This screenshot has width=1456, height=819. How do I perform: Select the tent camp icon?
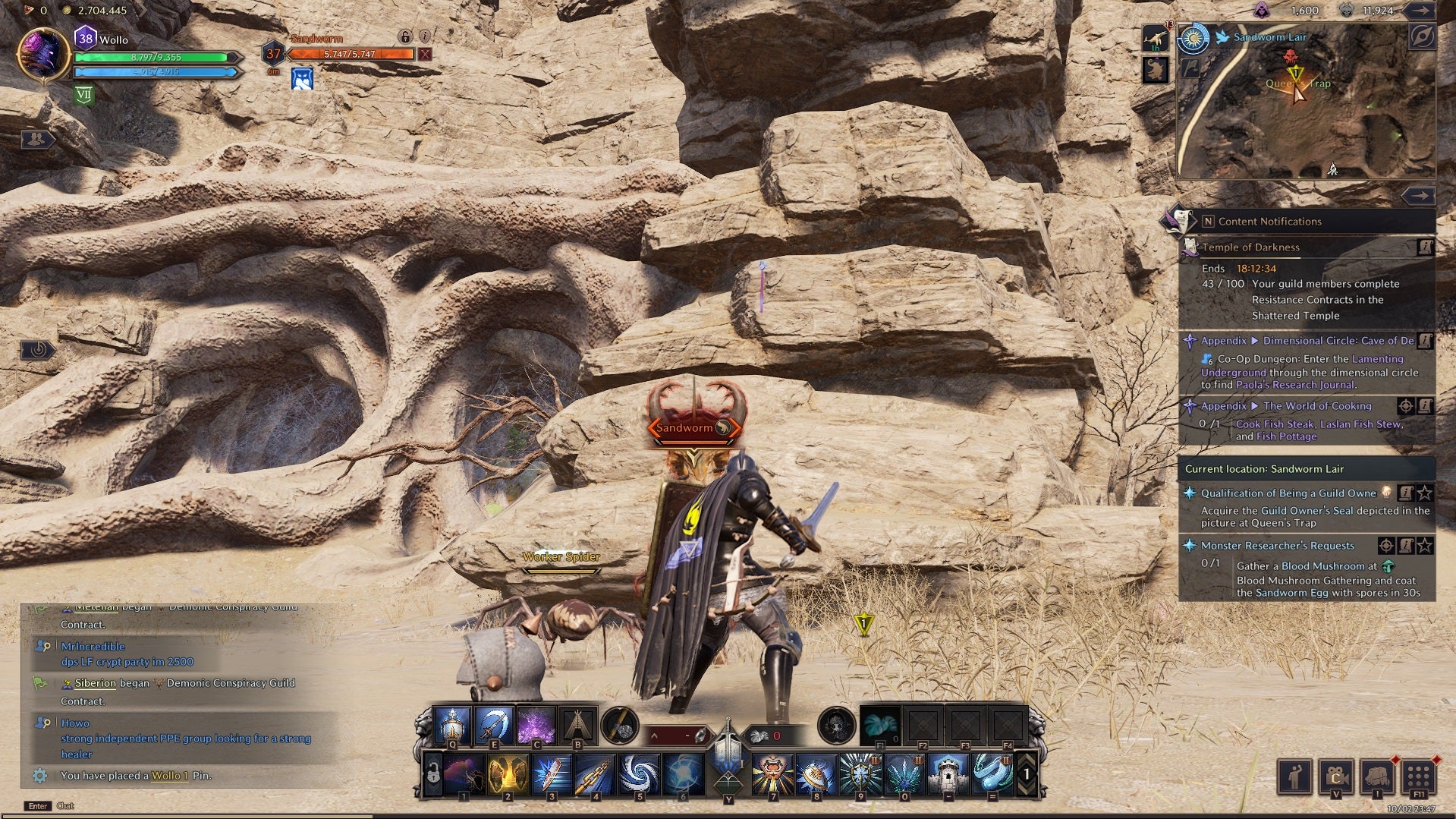[x=577, y=725]
